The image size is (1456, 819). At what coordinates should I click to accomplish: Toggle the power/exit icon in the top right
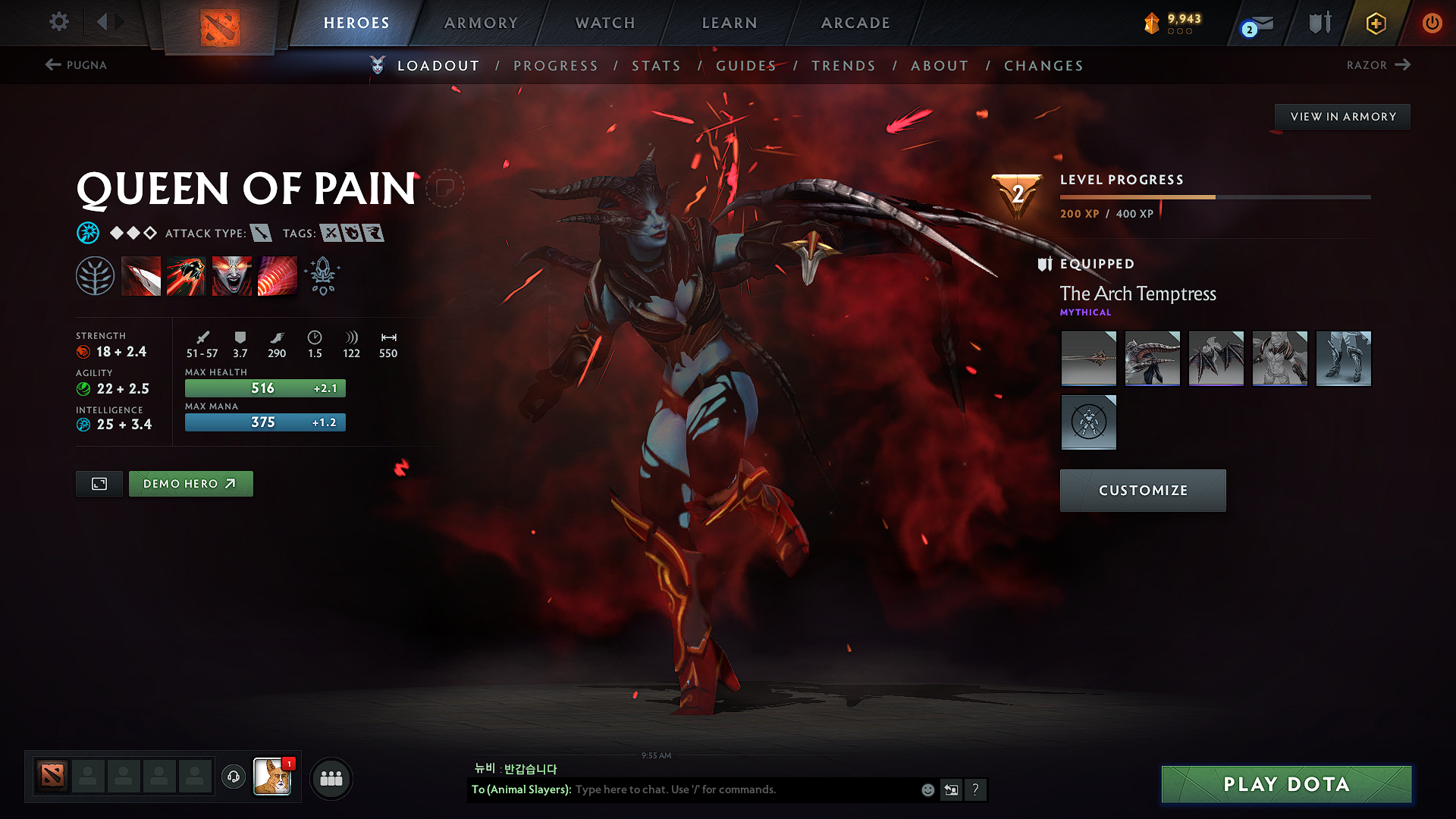[x=1432, y=23]
